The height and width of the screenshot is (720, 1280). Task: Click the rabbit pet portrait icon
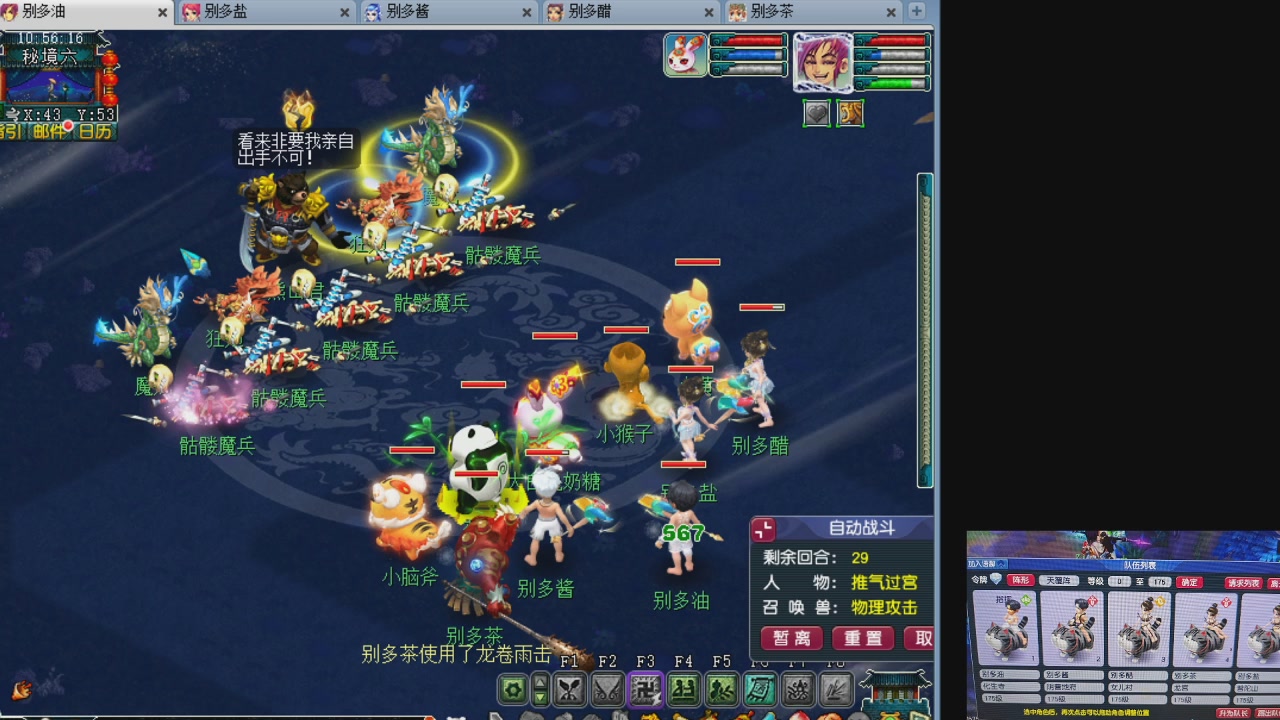click(x=686, y=54)
